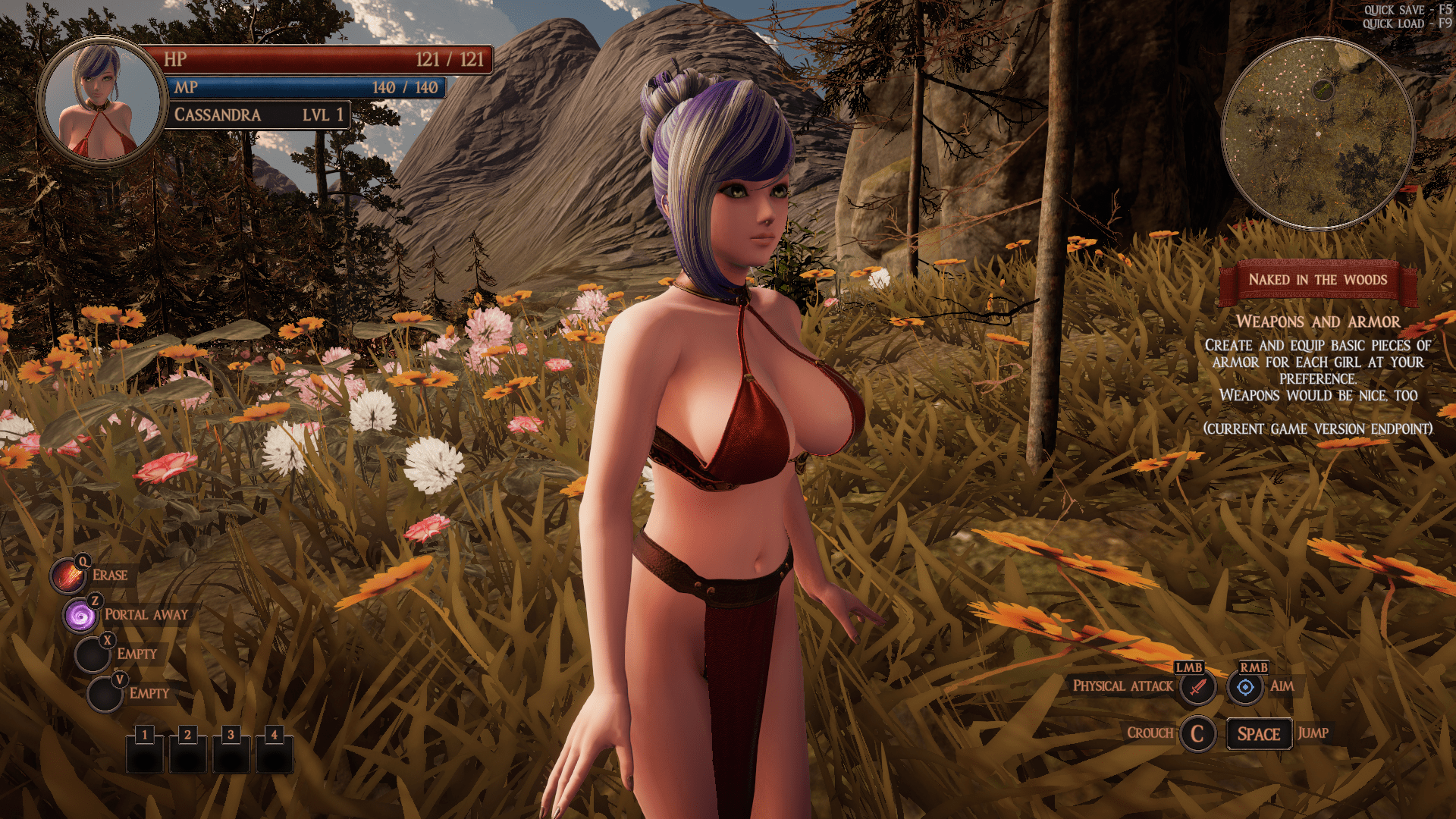Click the empty V ability slot
Viewport: 1456px width, 819px height.
106,692
